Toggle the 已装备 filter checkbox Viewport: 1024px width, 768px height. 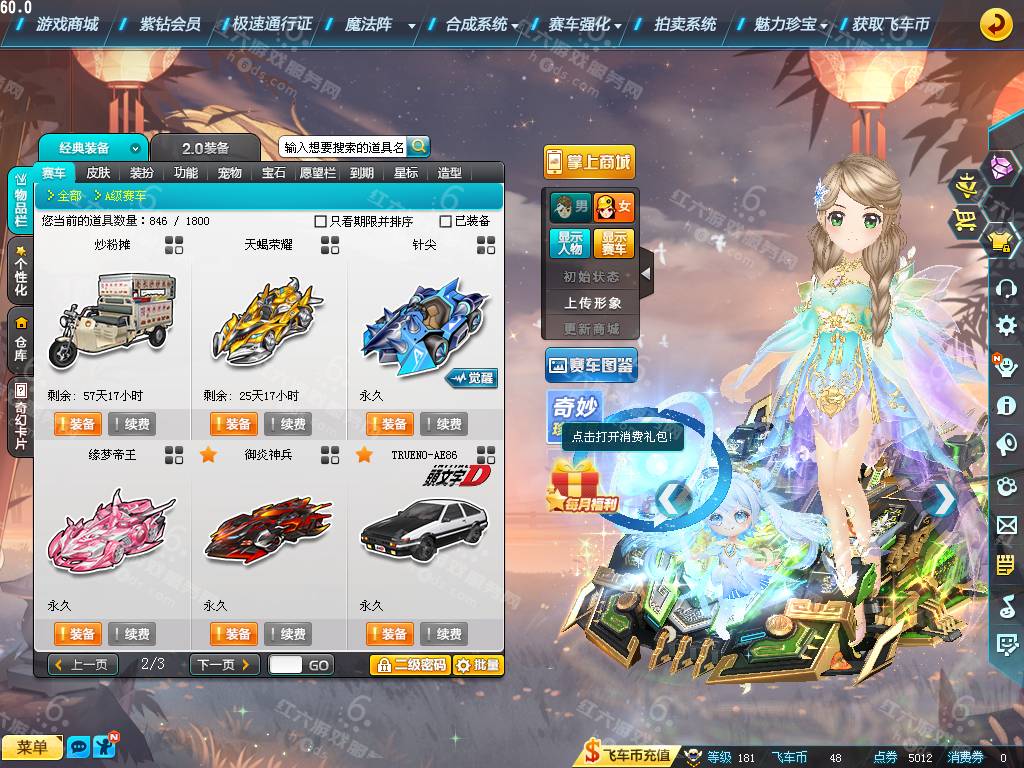pyautogui.click(x=446, y=221)
